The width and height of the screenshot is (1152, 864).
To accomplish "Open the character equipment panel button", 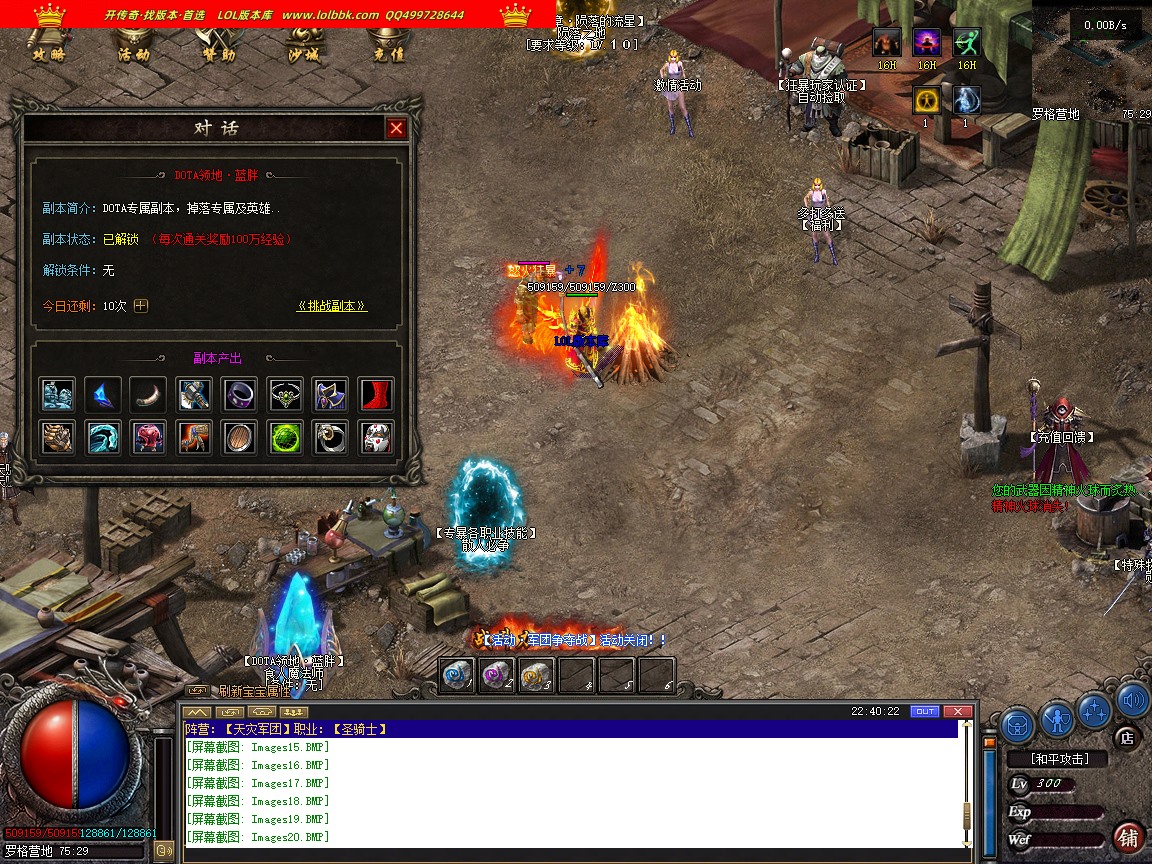I will coord(1057,717).
